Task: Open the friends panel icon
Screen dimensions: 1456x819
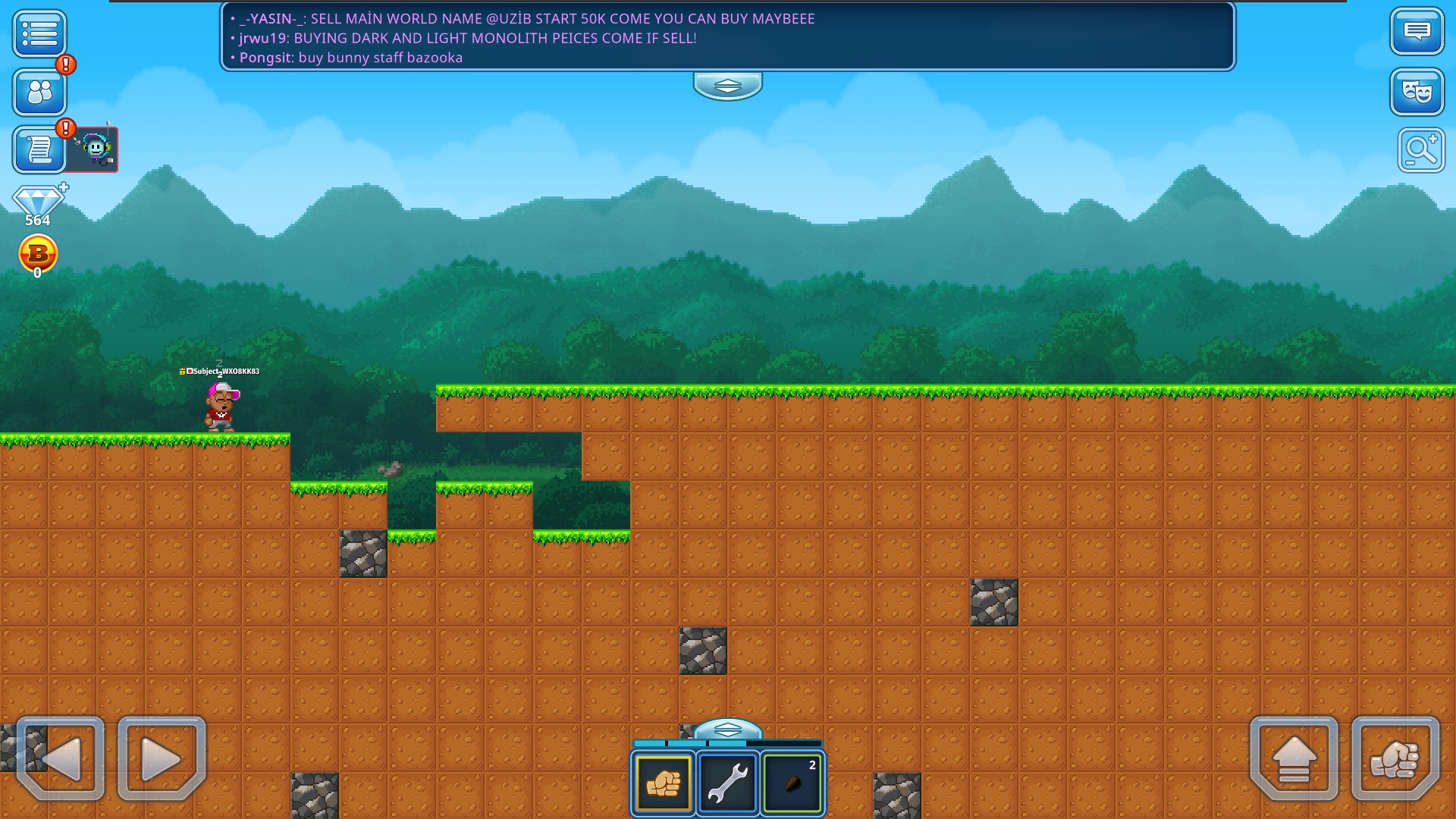Action: click(x=39, y=93)
